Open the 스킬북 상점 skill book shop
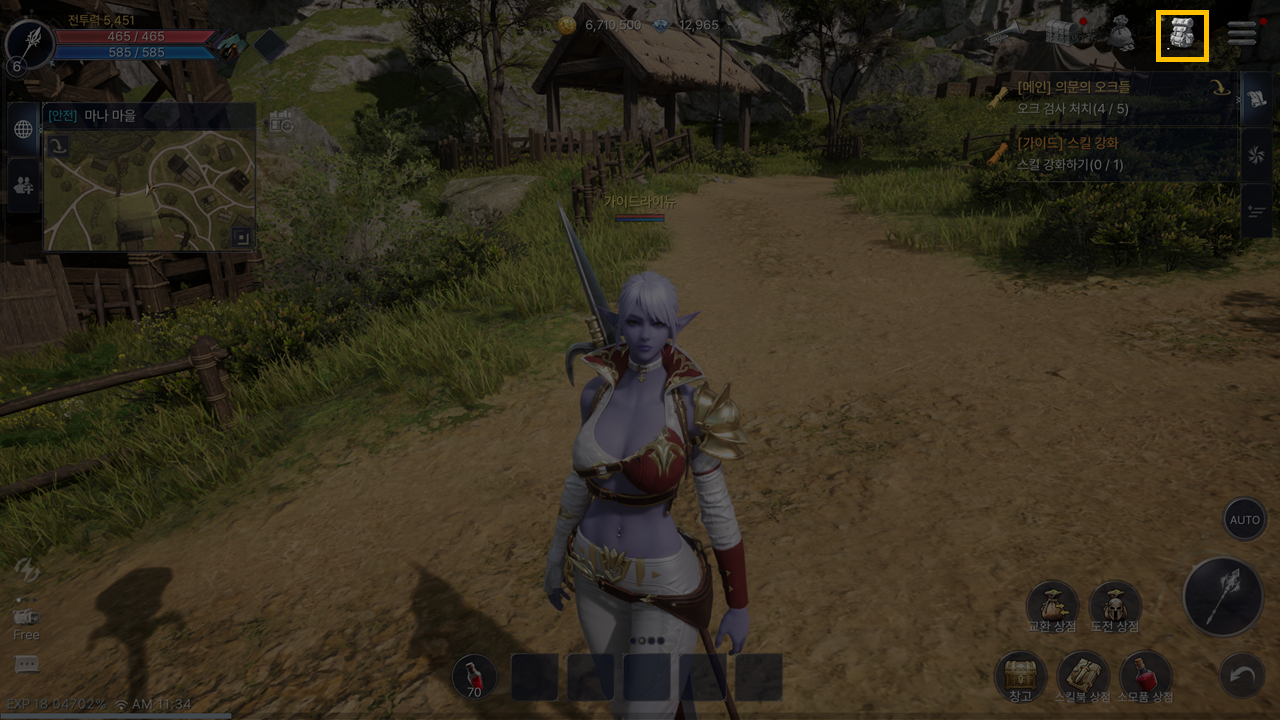1280x720 pixels. [x=1083, y=675]
